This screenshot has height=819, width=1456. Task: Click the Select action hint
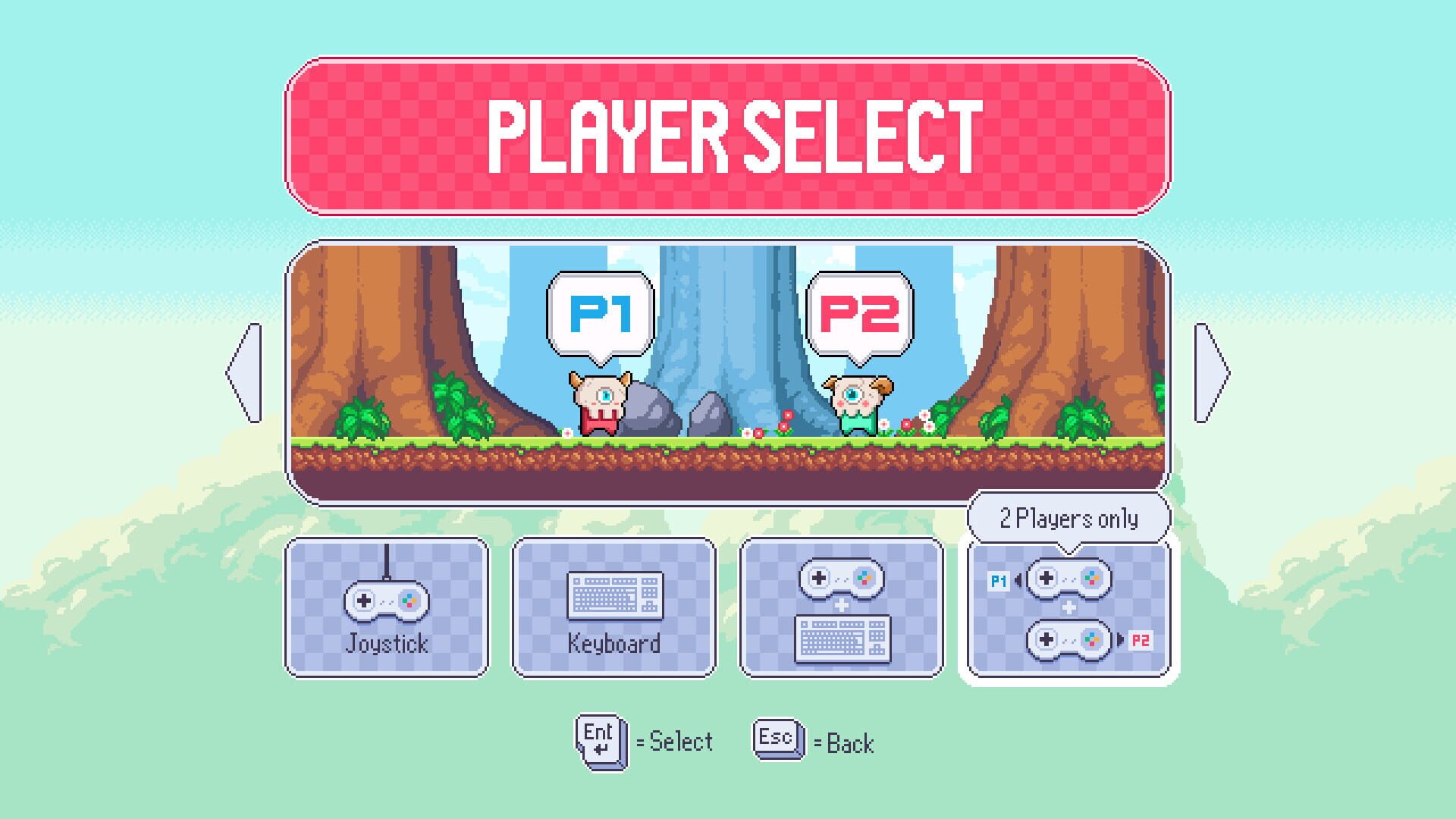pyautogui.click(x=675, y=740)
